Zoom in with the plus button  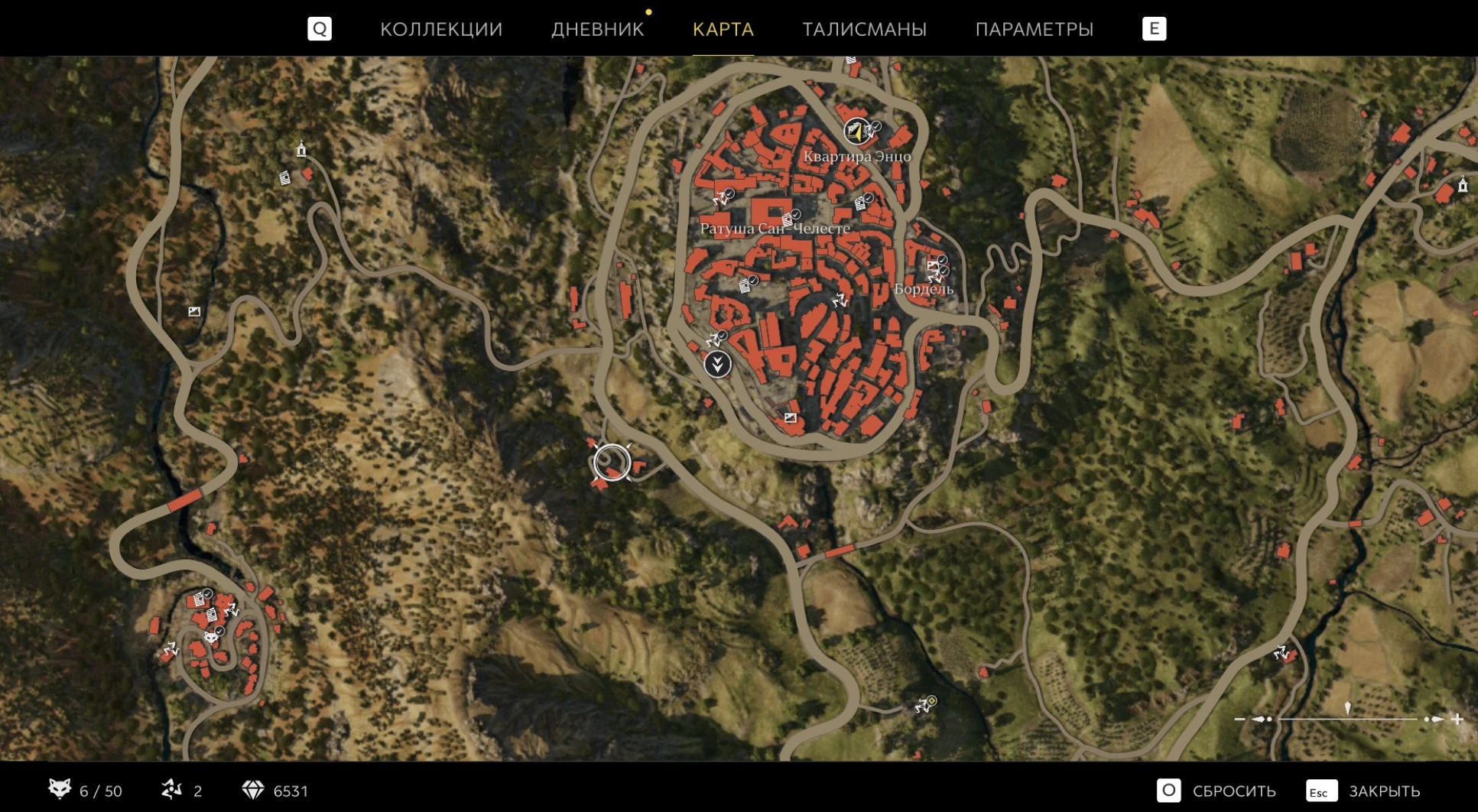[1457, 719]
